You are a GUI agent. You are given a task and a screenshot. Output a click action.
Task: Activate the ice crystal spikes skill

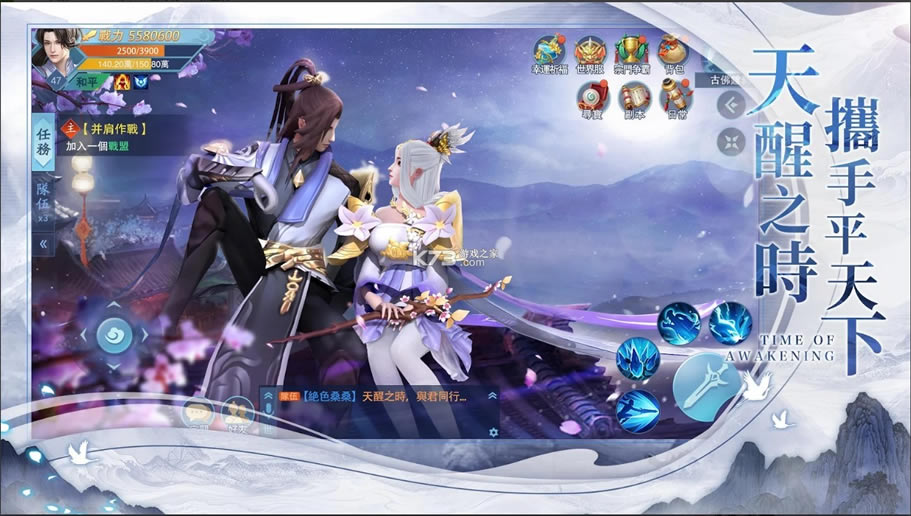click(x=637, y=358)
